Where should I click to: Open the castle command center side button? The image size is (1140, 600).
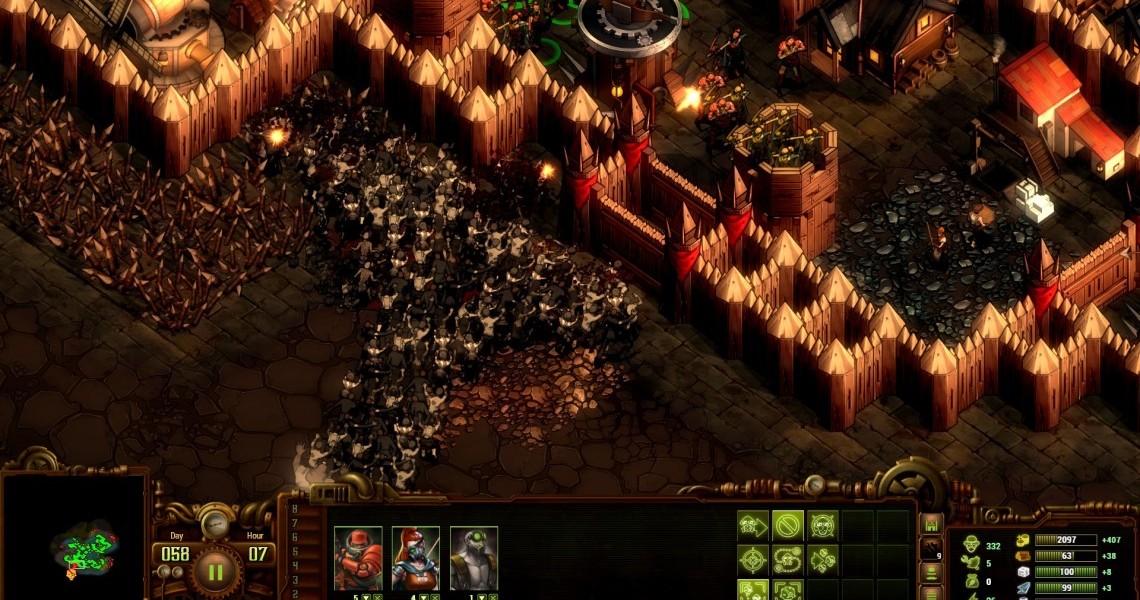point(931,525)
